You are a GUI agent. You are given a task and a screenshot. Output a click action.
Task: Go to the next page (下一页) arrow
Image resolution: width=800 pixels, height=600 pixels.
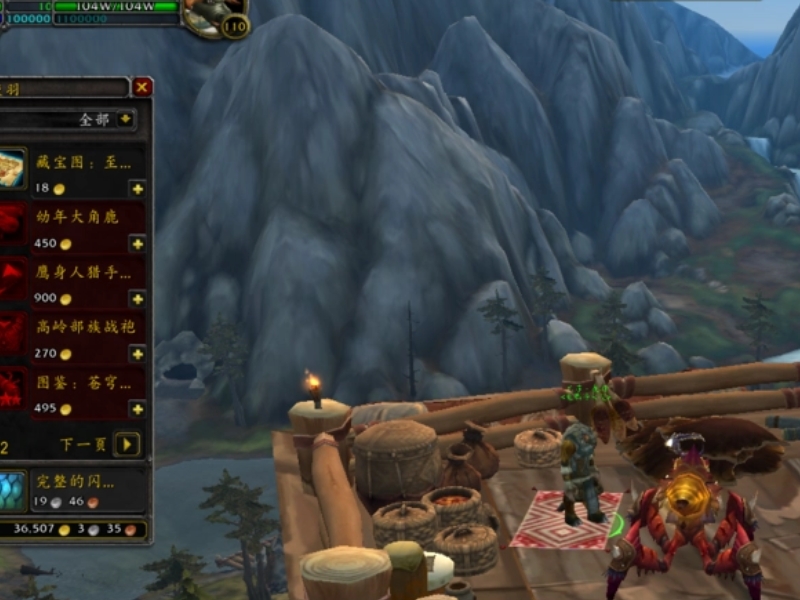pos(126,444)
